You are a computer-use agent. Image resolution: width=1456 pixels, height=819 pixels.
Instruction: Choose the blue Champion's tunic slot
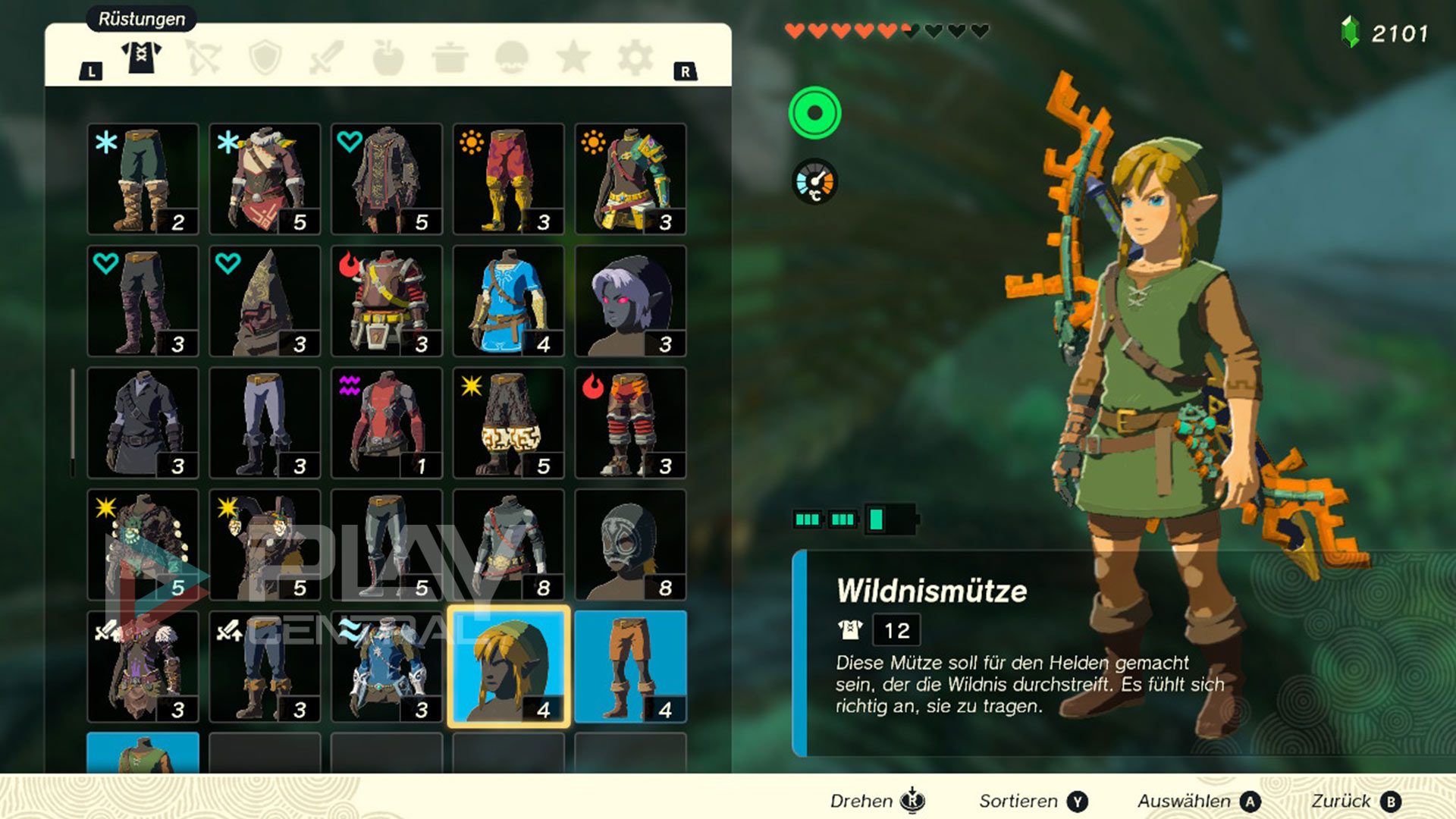(508, 300)
